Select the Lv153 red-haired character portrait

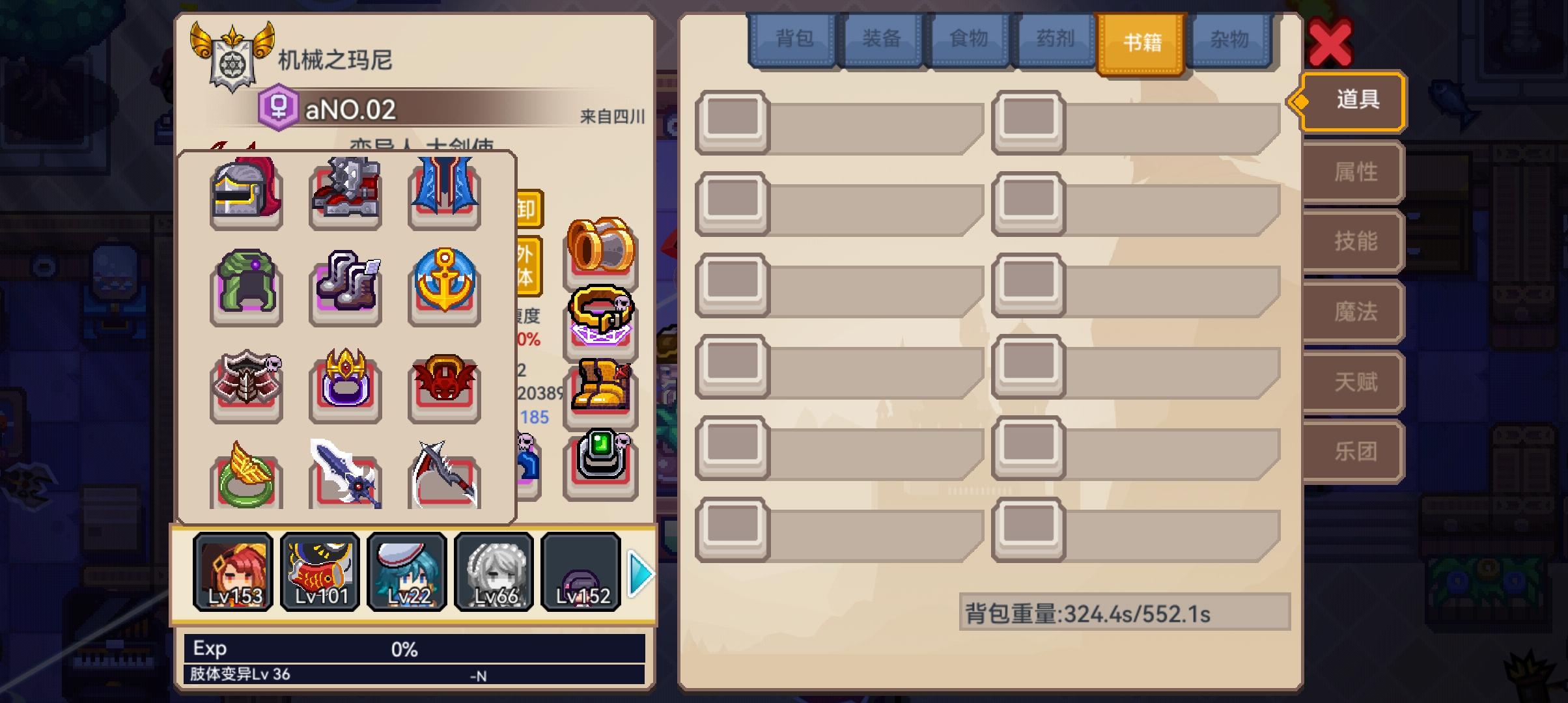(233, 572)
